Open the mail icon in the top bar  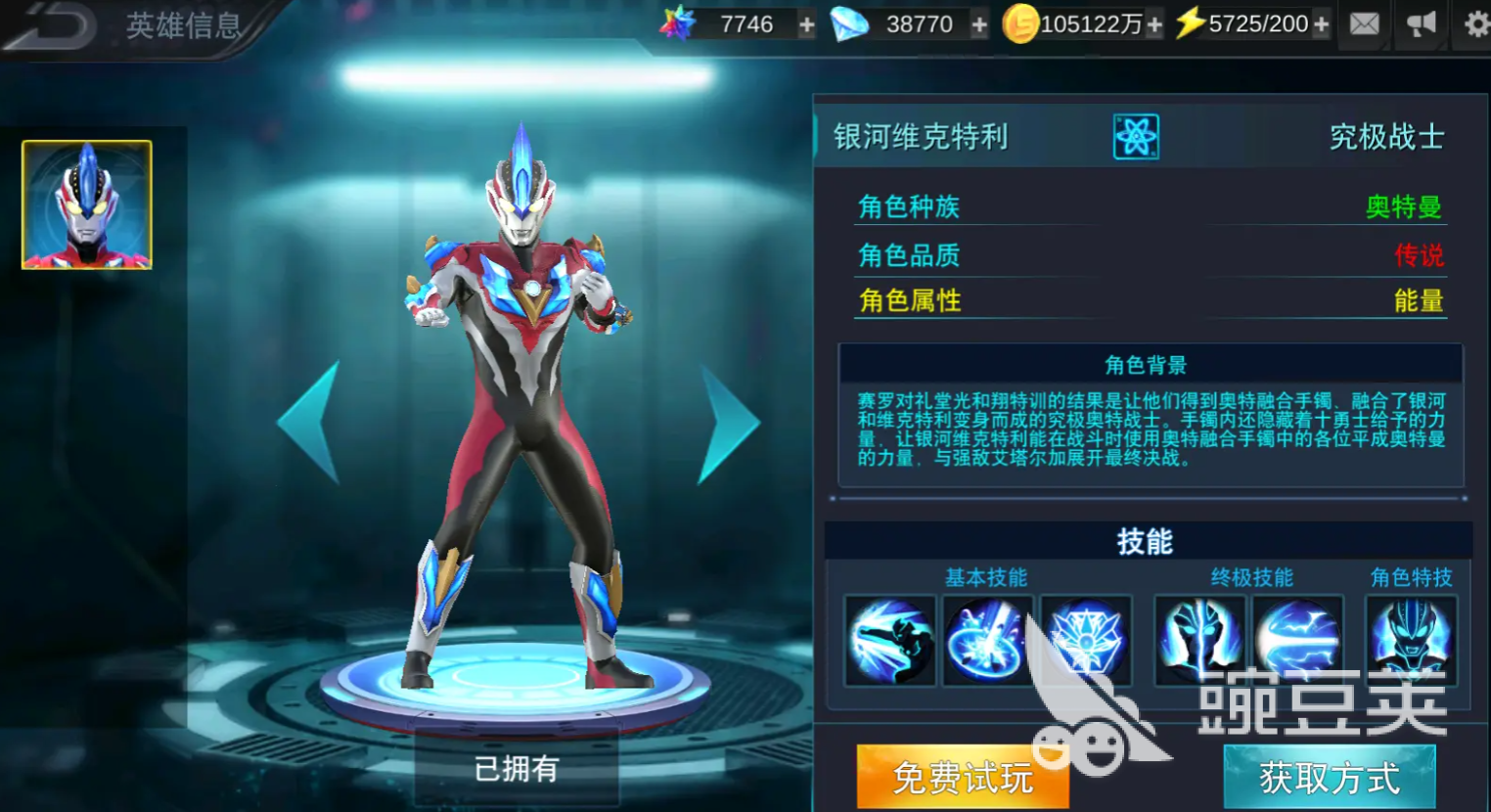click(1364, 23)
